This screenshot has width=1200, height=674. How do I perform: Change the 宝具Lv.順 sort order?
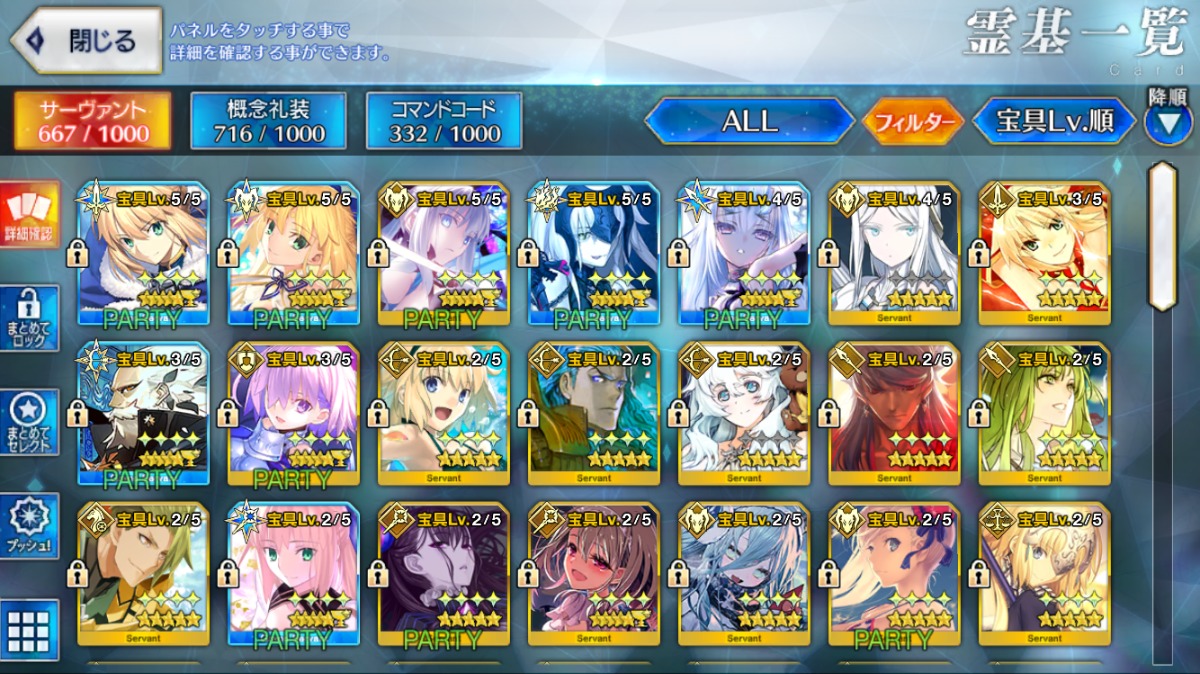coord(1054,121)
